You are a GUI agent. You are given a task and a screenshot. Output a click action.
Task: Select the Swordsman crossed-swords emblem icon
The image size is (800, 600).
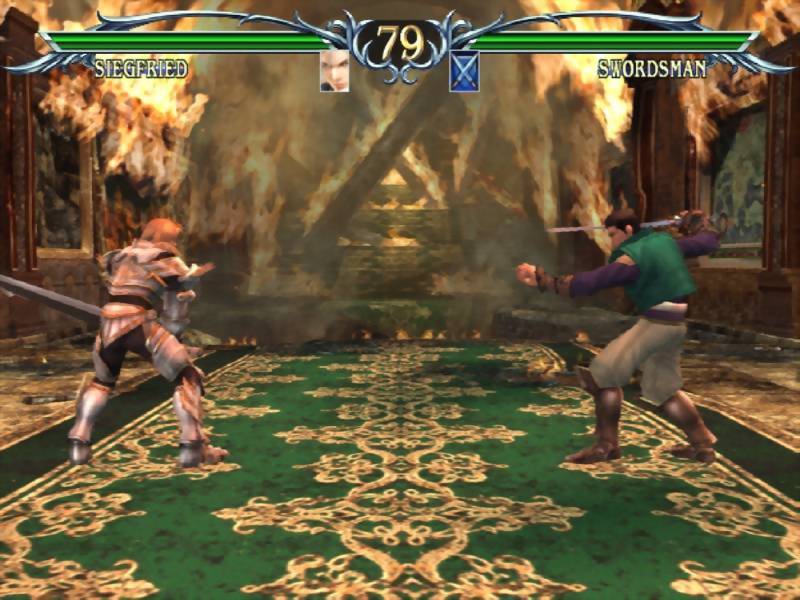(x=464, y=71)
